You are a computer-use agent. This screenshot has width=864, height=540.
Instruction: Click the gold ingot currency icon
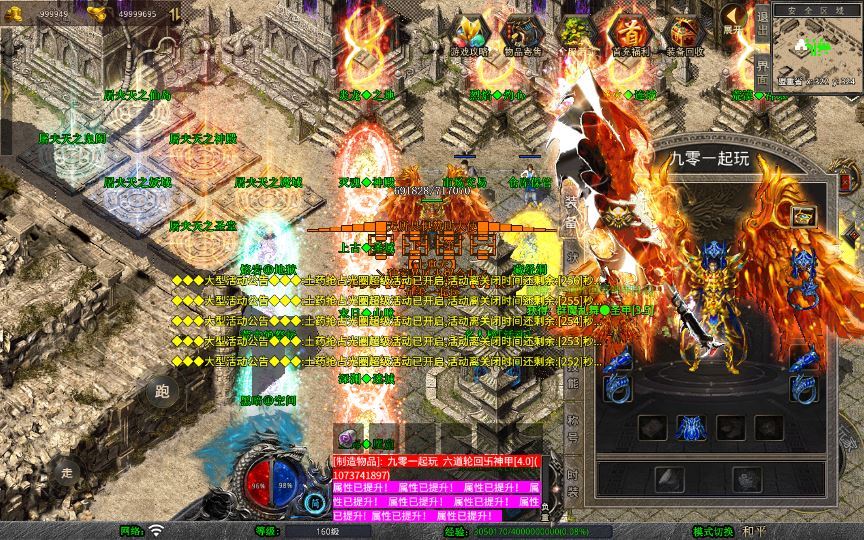point(98,13)
